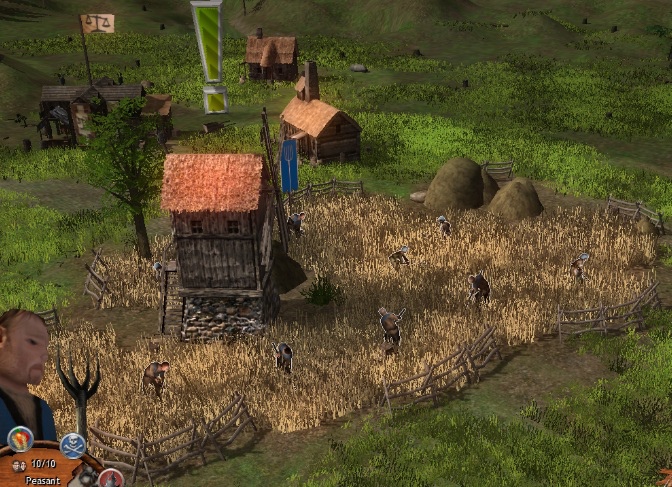Select the skull and crossbones button
Image resolution: width=672 pixels, height=487 pixels.
click(73, 445)
